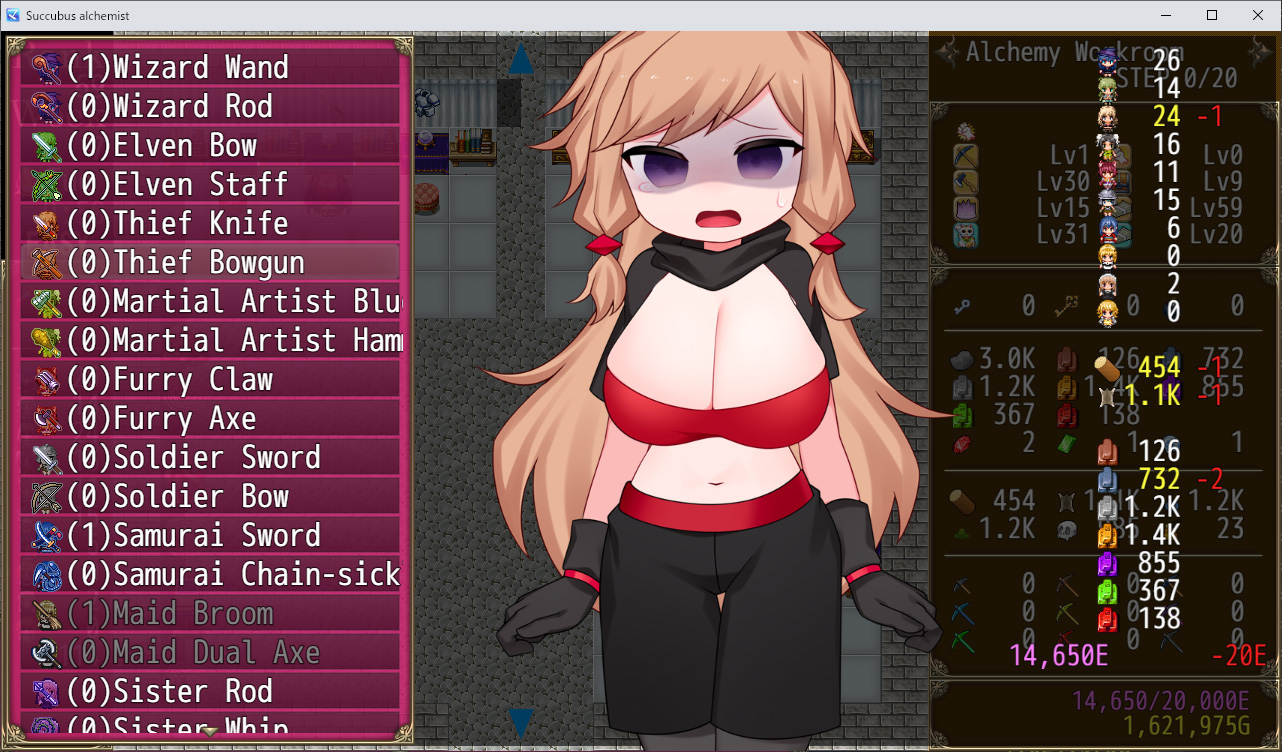
Task: Click the greyed-out Maid Broom entry
Action: [210, 613]
